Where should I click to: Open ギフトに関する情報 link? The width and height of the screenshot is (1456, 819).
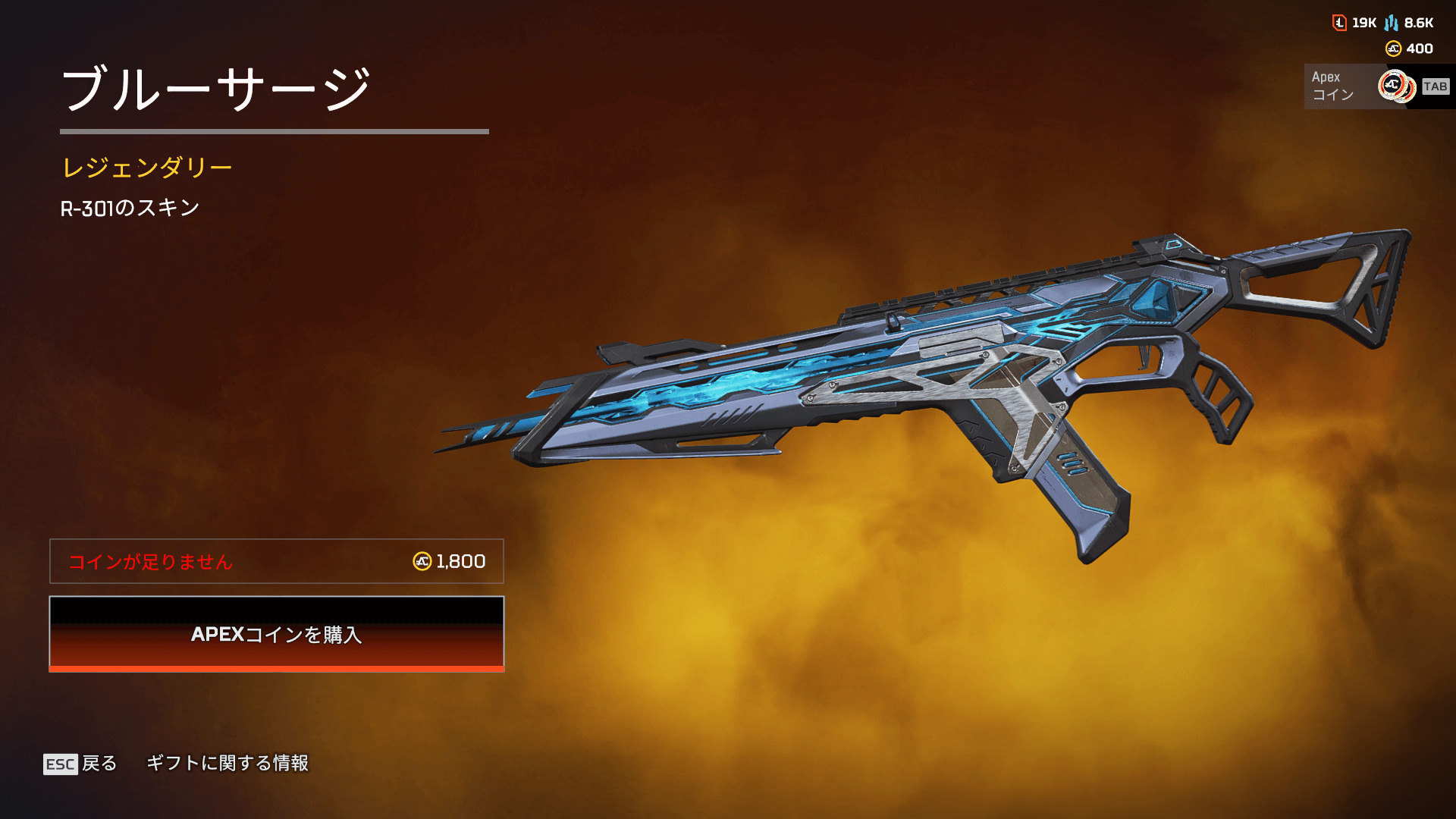point(227,763)
